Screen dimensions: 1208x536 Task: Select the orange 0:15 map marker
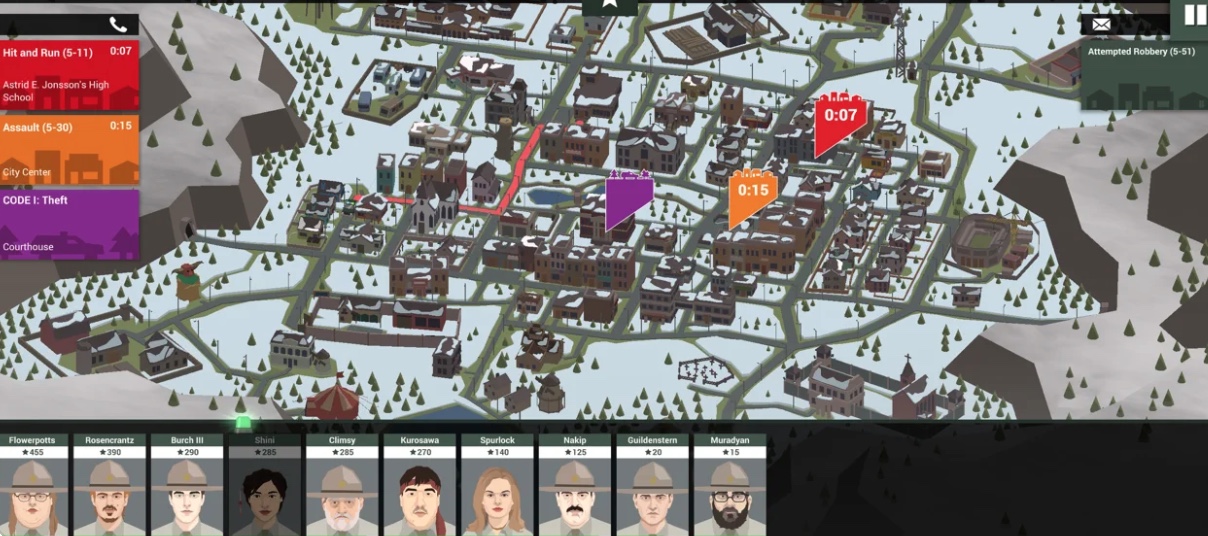click(x=752, y=195)
